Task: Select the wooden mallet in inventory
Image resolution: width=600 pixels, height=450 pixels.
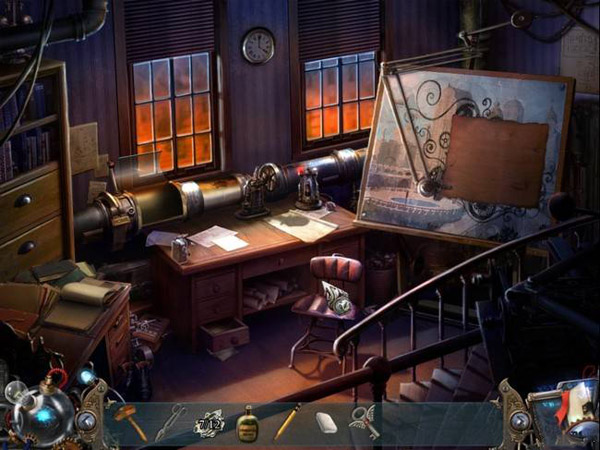Action: [130, 422]
